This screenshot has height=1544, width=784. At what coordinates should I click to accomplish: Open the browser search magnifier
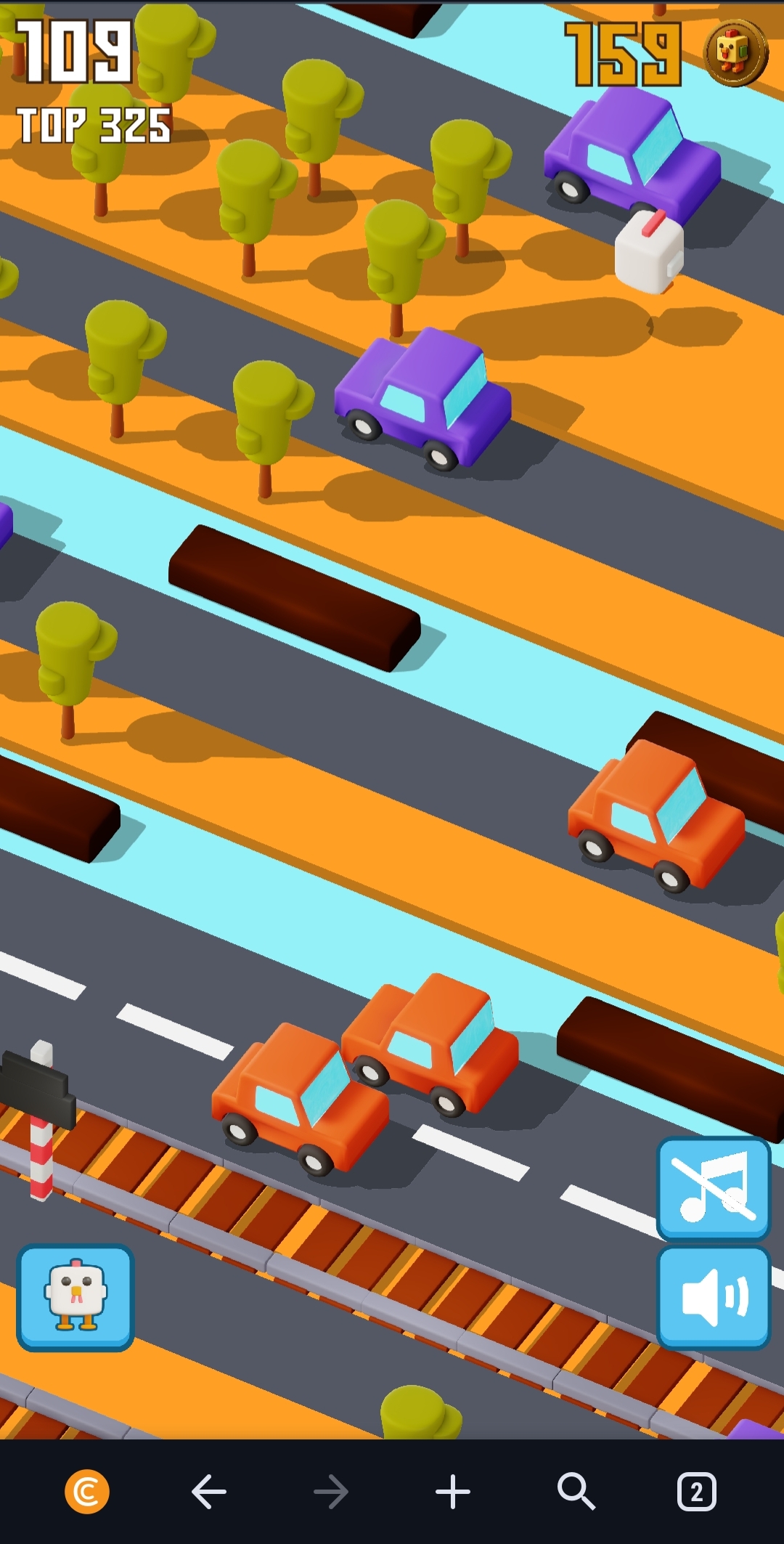pos(576,1492)
